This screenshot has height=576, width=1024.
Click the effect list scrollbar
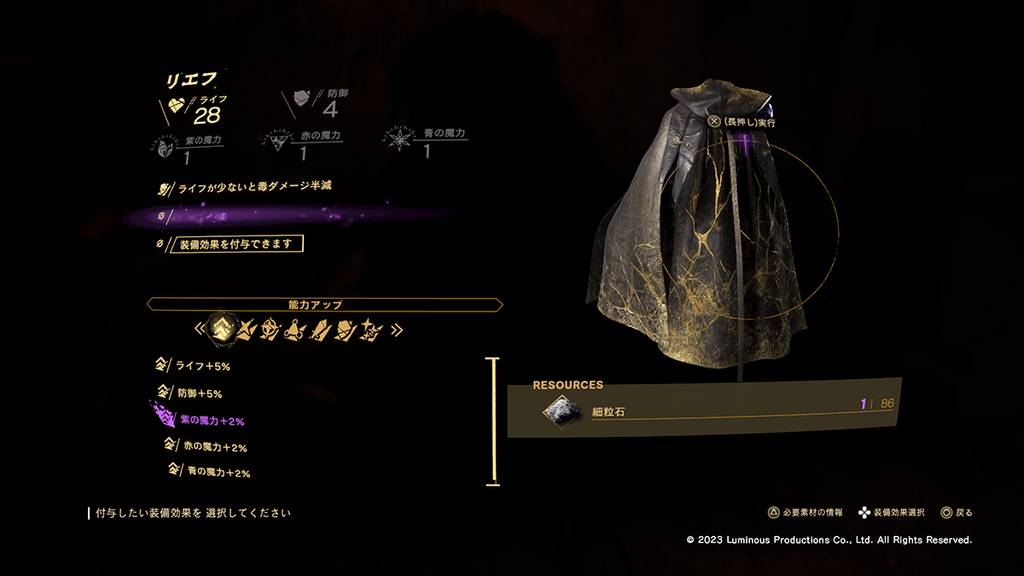point(492,421)
